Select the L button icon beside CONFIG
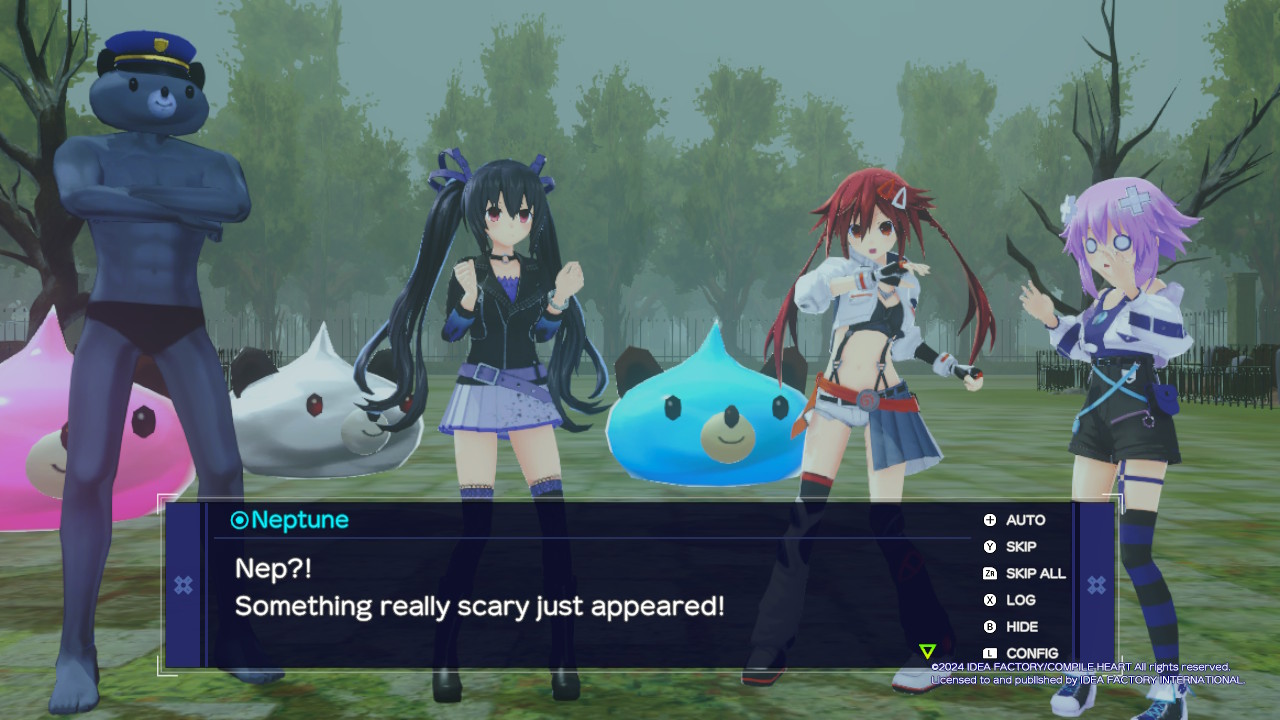The image size is (1280, 720). click(x=988, y=653)
